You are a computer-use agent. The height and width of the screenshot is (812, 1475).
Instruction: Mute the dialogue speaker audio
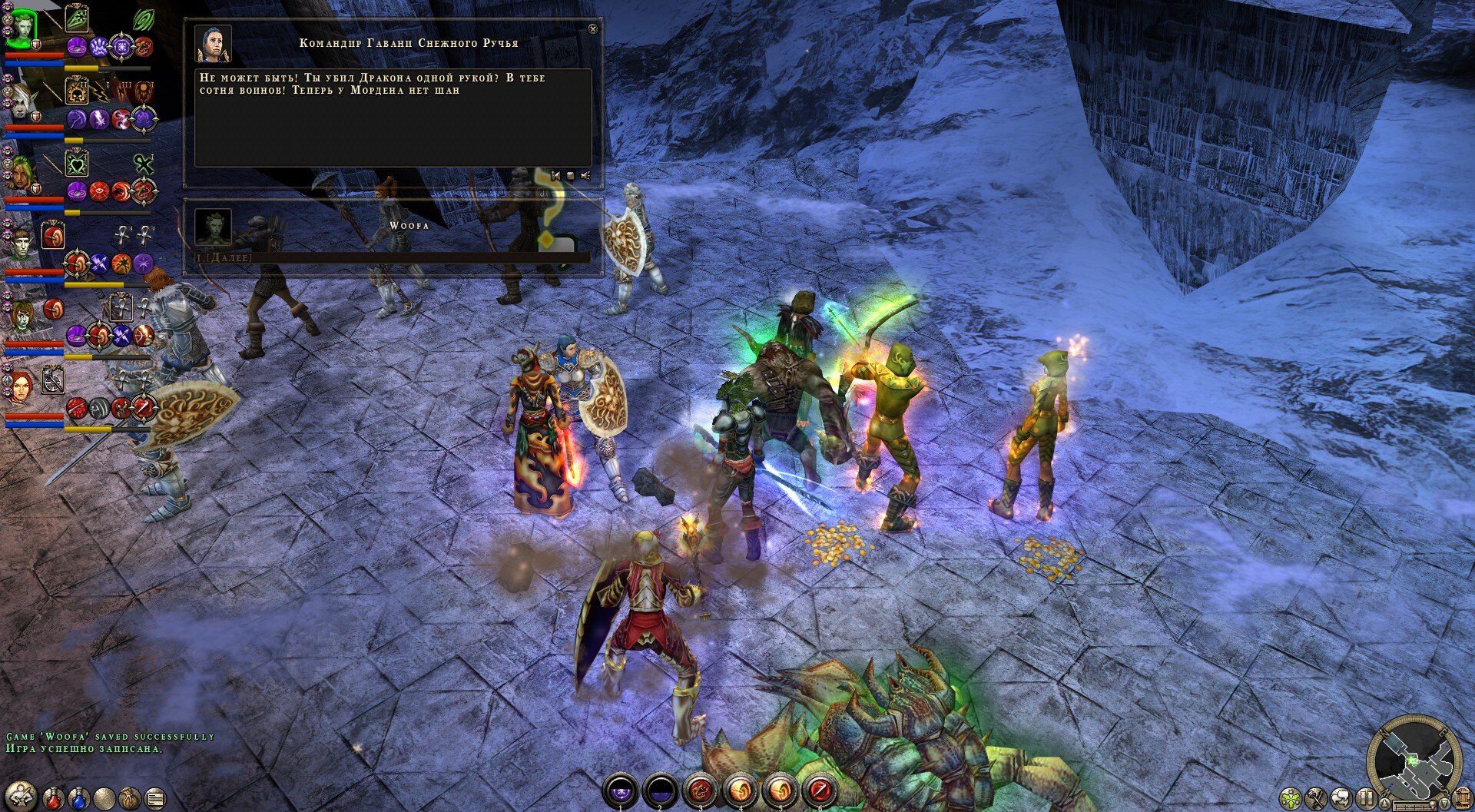tap(585, 176)
